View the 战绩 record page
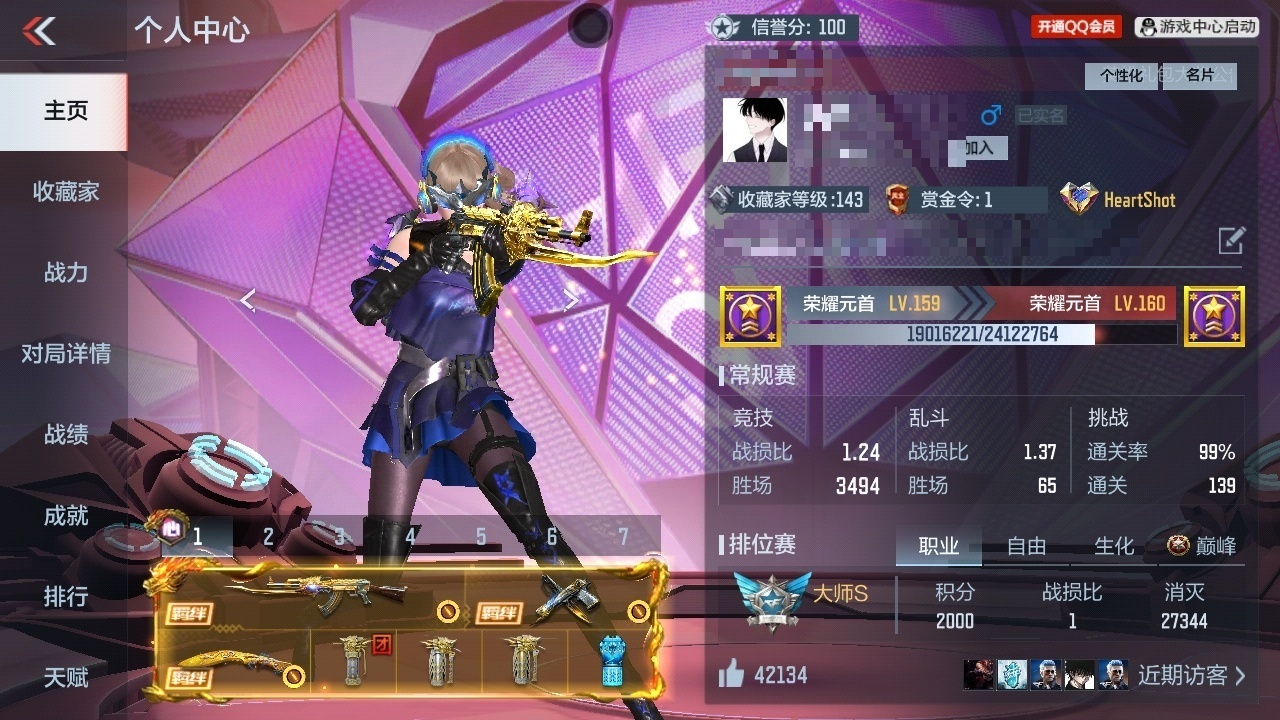Image resolution: width=1280 pixels, height=720 pixels. [65, 434]
